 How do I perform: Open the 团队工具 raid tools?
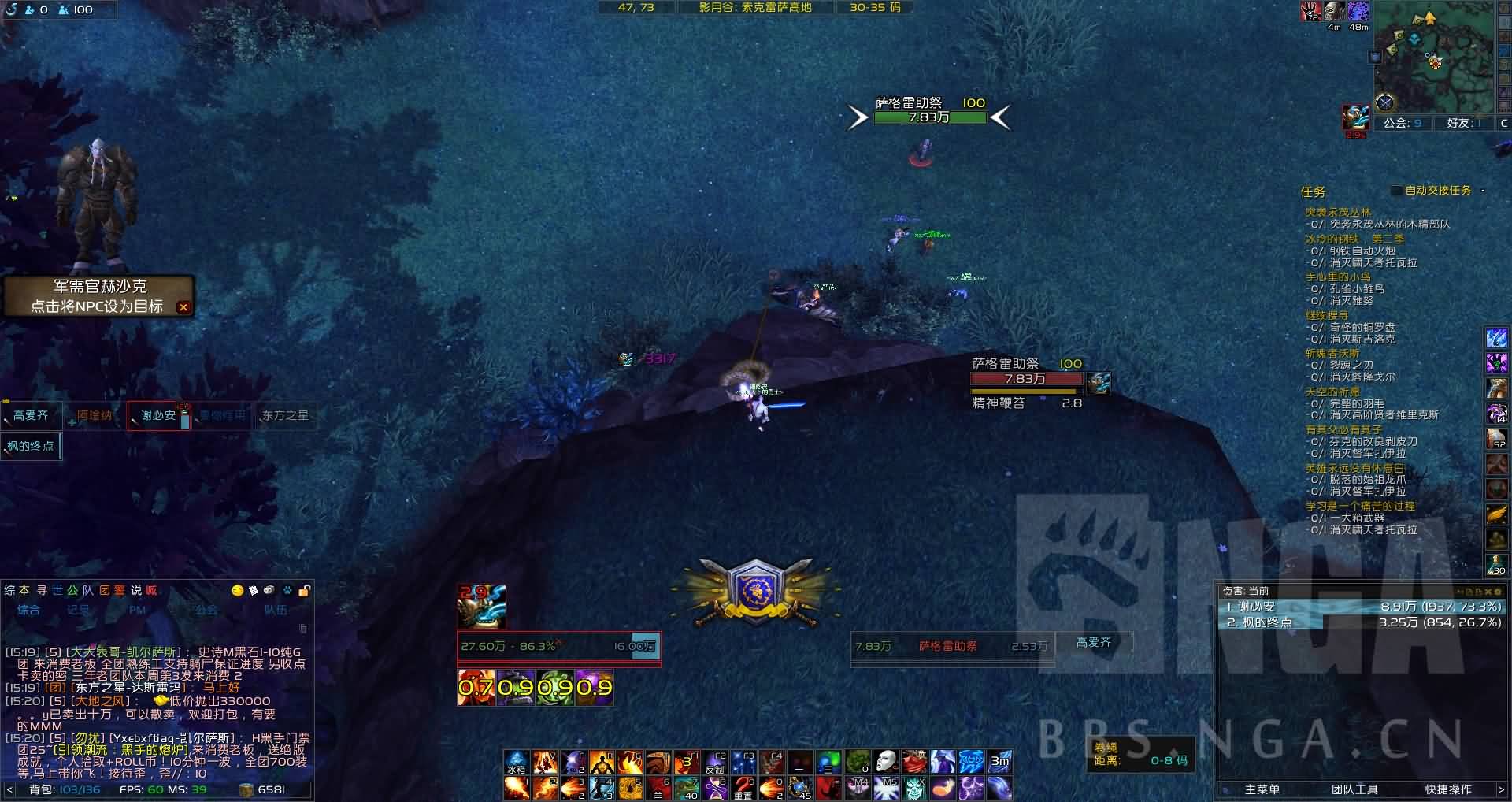1354,789
